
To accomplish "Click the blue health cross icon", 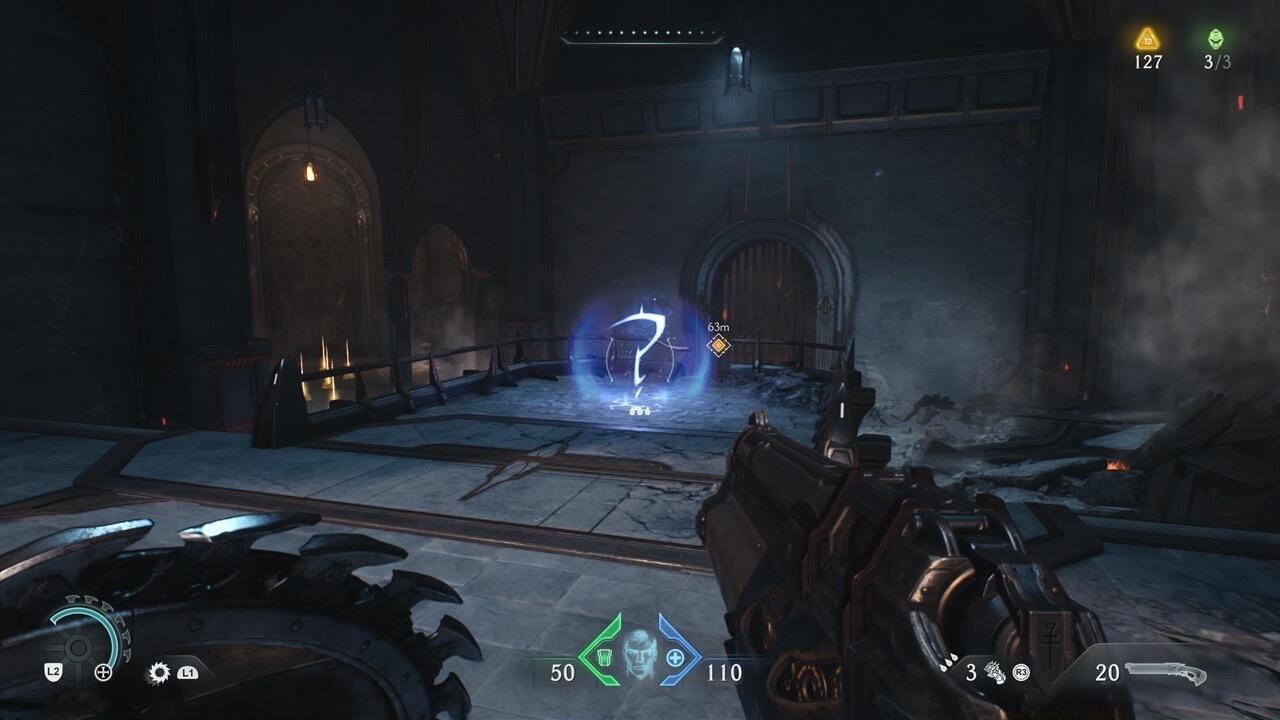I will (x=675, y=658).
